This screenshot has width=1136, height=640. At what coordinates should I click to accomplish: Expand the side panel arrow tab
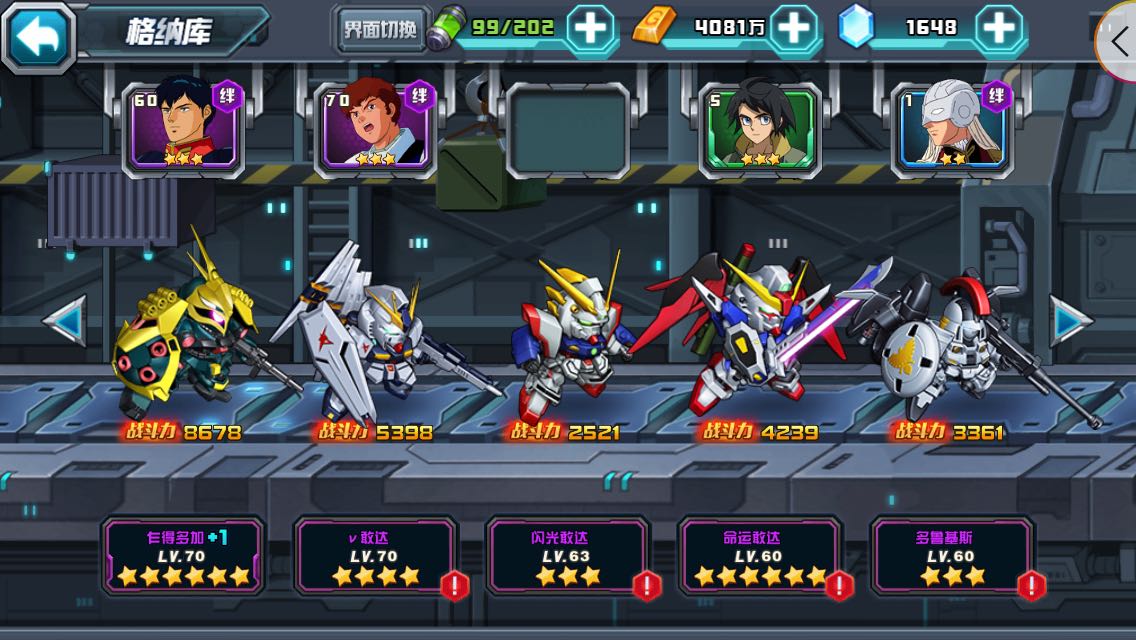pyautogui.click(x=1119, y=40)
